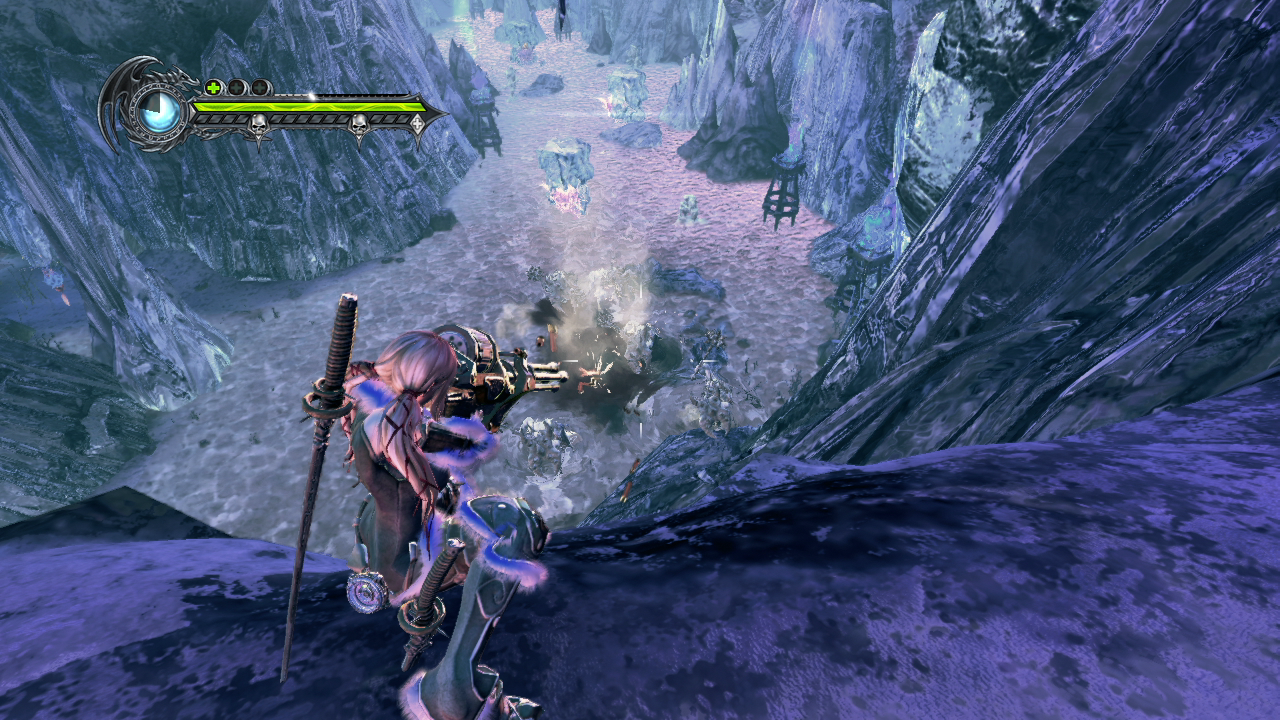Screen dimensions: 1280x720
Task: Click the white diamond plus icon
Action: pos(417,124)
